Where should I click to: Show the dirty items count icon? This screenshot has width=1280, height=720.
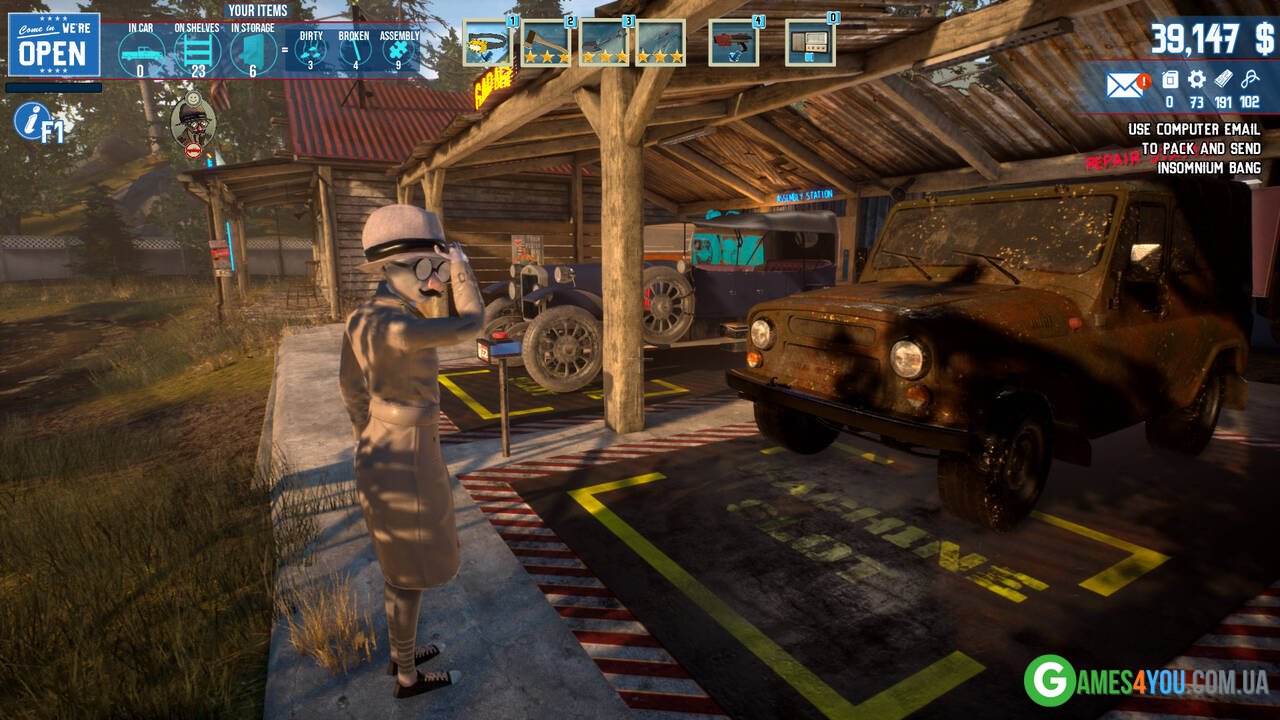[311, 50]
